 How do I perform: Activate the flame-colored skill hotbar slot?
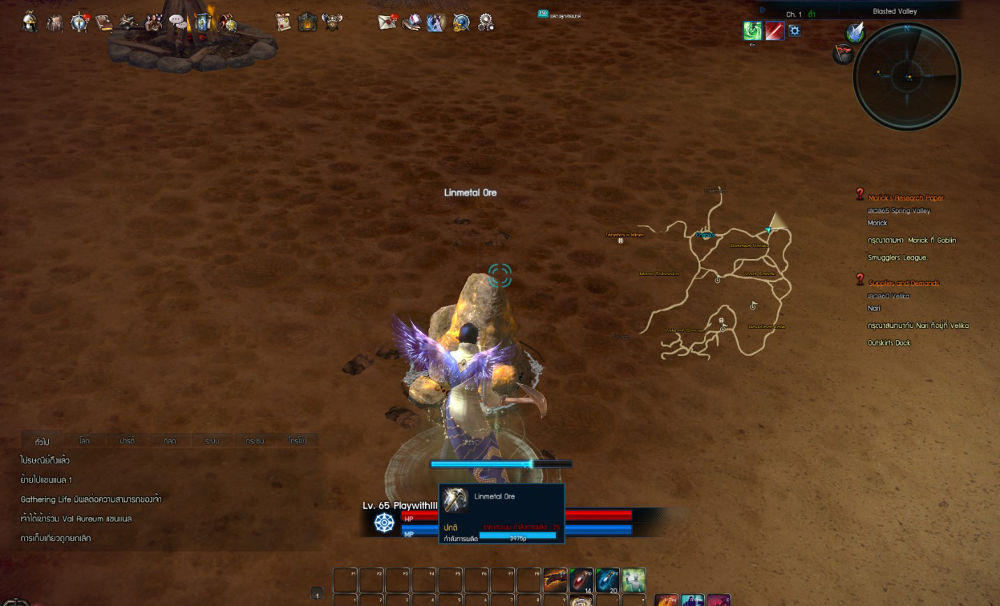pos(556,579)
